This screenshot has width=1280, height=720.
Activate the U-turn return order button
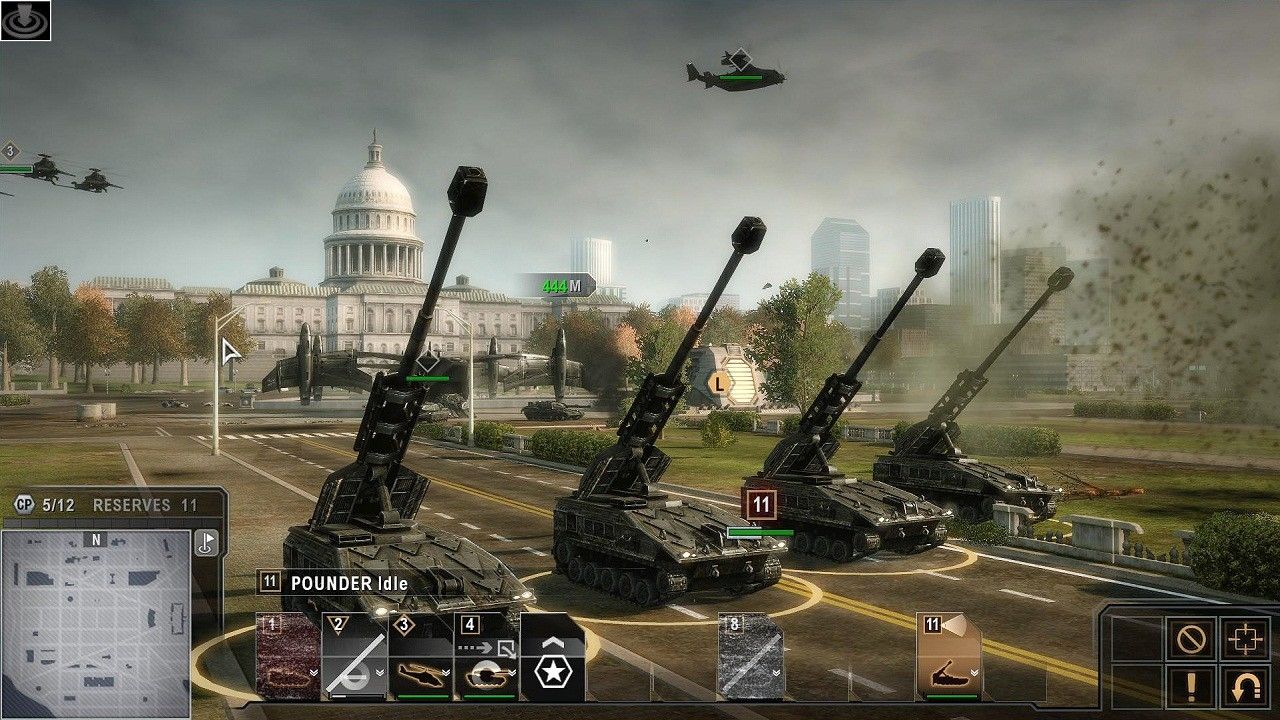pyautogui.click(x=1243, y=687)
